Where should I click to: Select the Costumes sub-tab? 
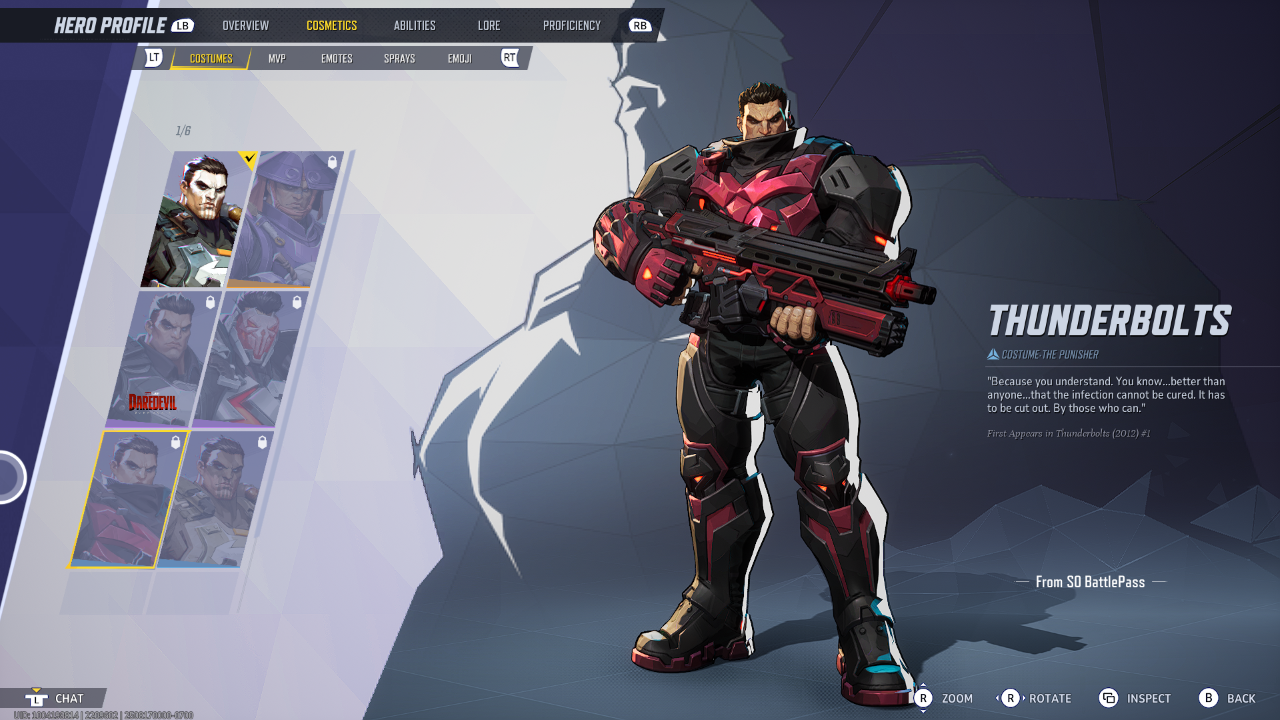211,59
